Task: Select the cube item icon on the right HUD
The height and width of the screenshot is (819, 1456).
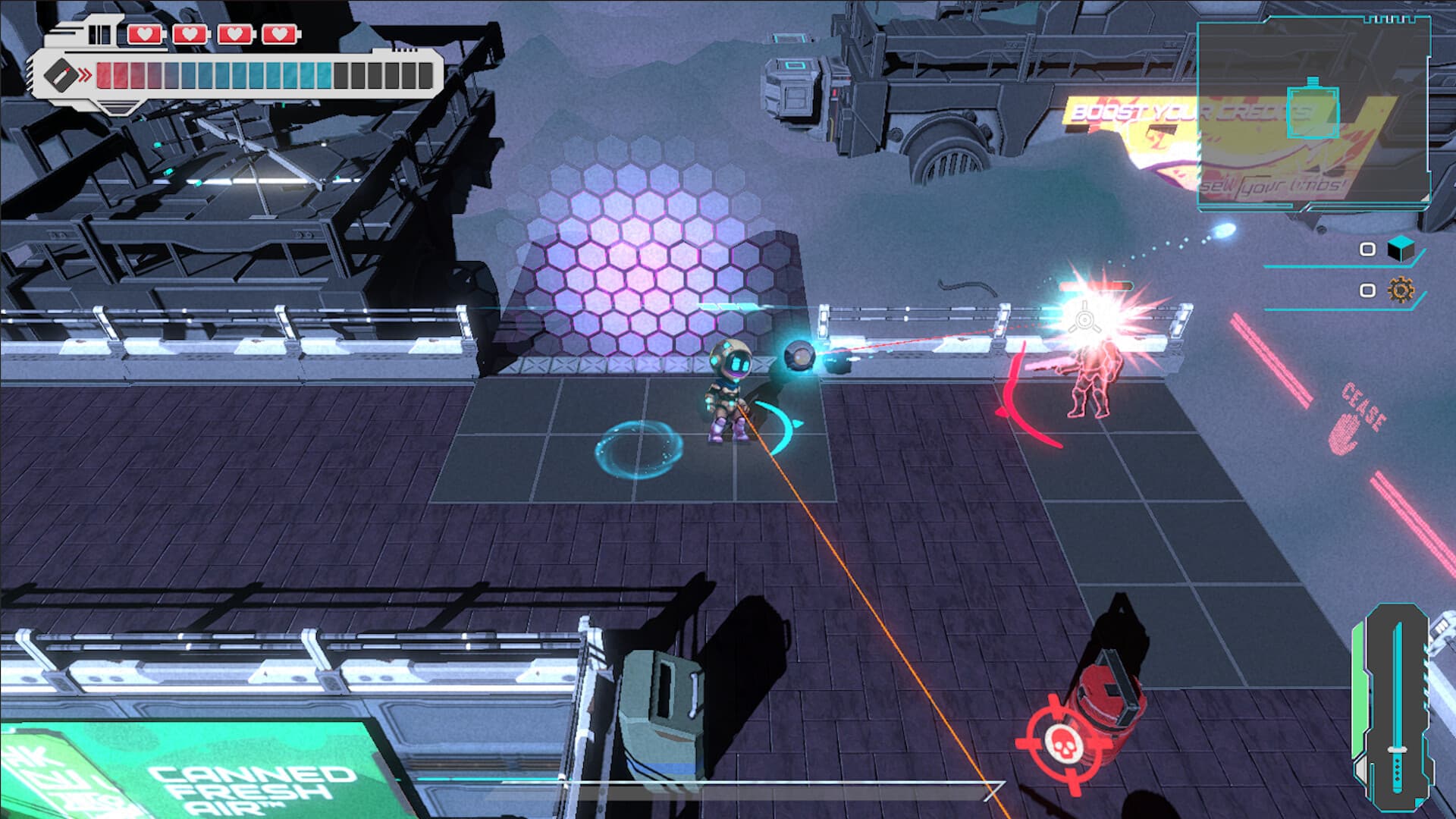Action: click(1401, 249)
